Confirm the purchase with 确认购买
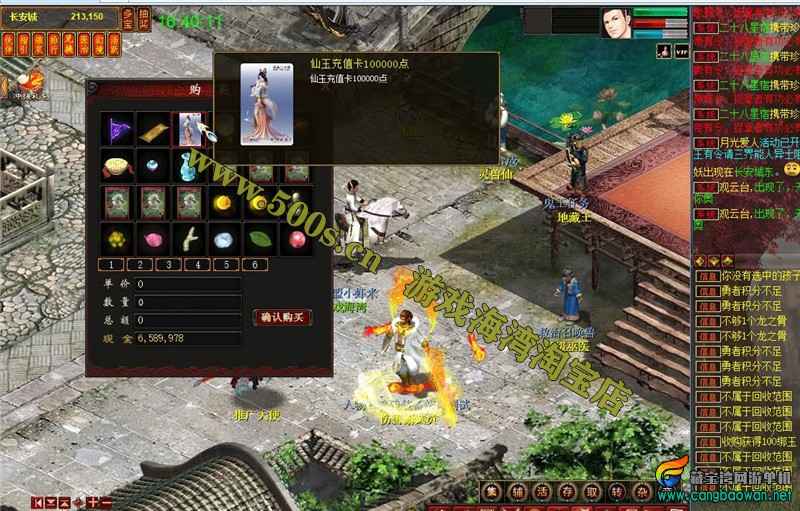This screenshot has width=800, height=511. (282, 317)
